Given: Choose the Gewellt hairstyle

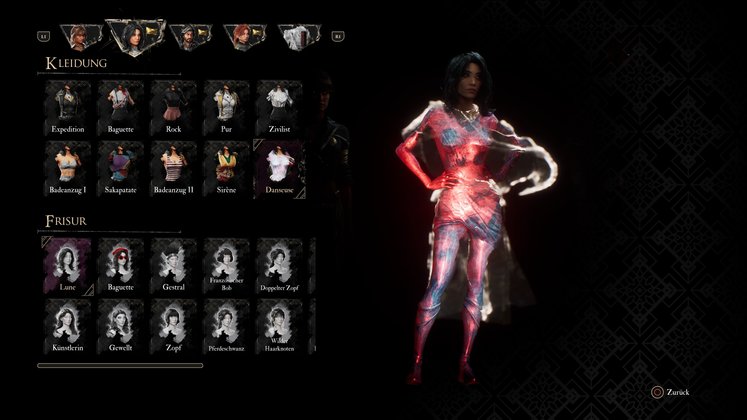Looking at the screenshot, I should (121, 326).
